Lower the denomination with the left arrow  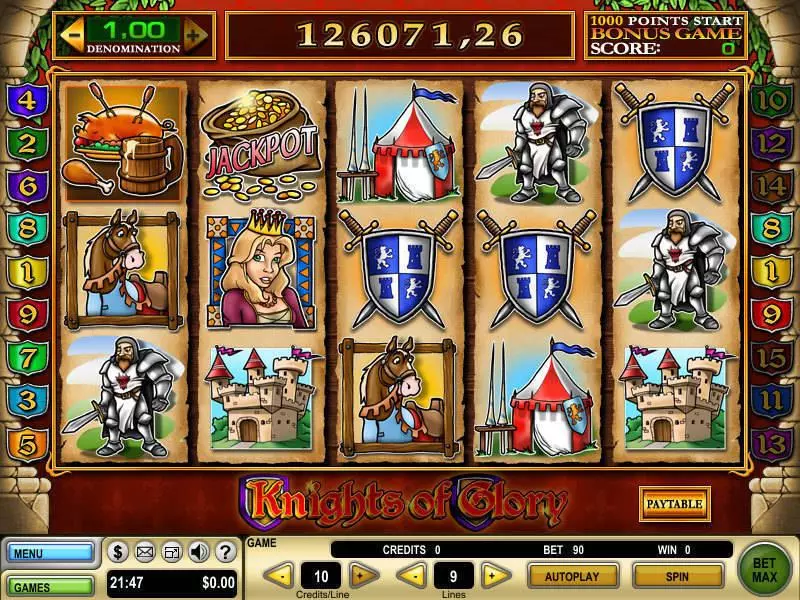[71, 34]
